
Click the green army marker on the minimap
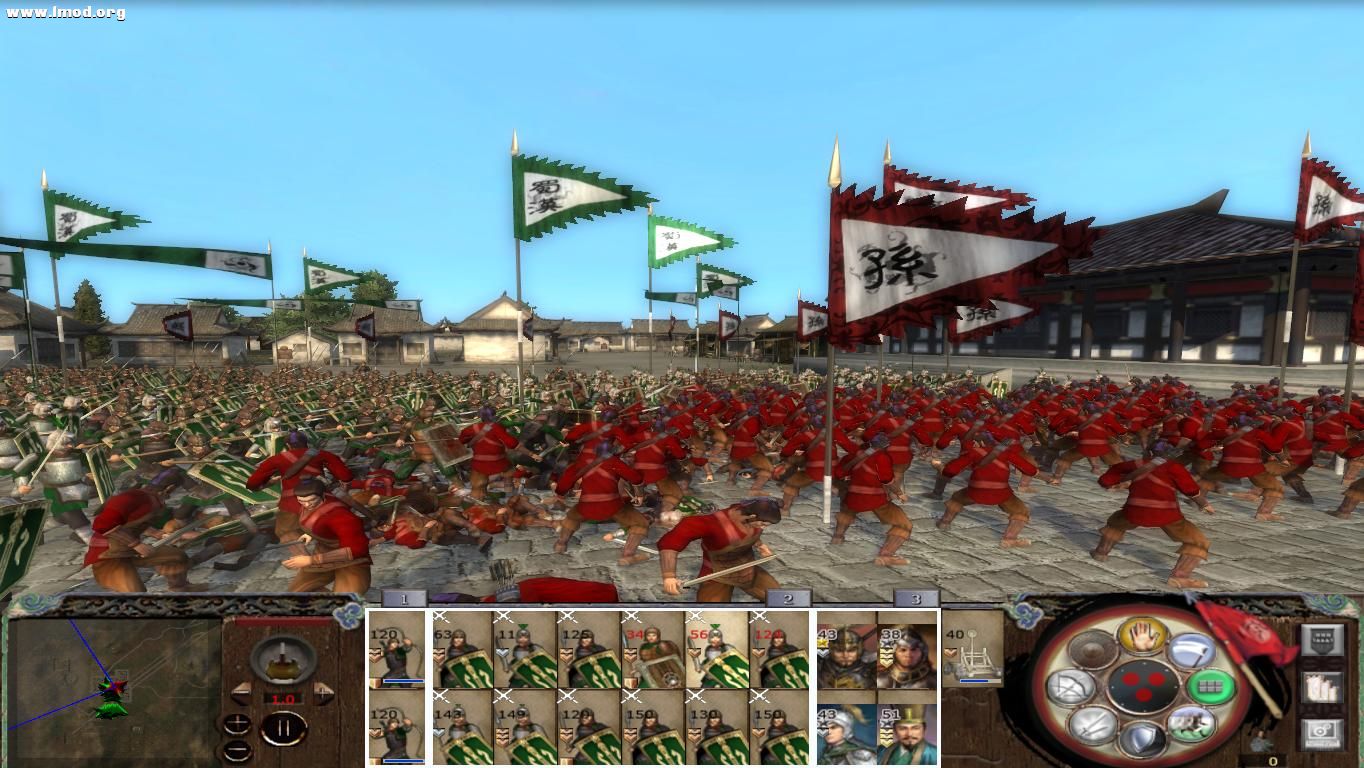[112, 707]
